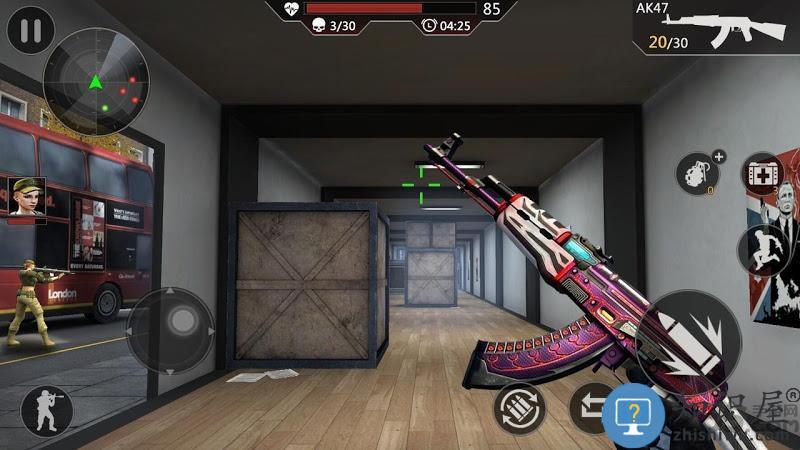
Task: Jump using the leaping figure button
Action: [763, 249]
